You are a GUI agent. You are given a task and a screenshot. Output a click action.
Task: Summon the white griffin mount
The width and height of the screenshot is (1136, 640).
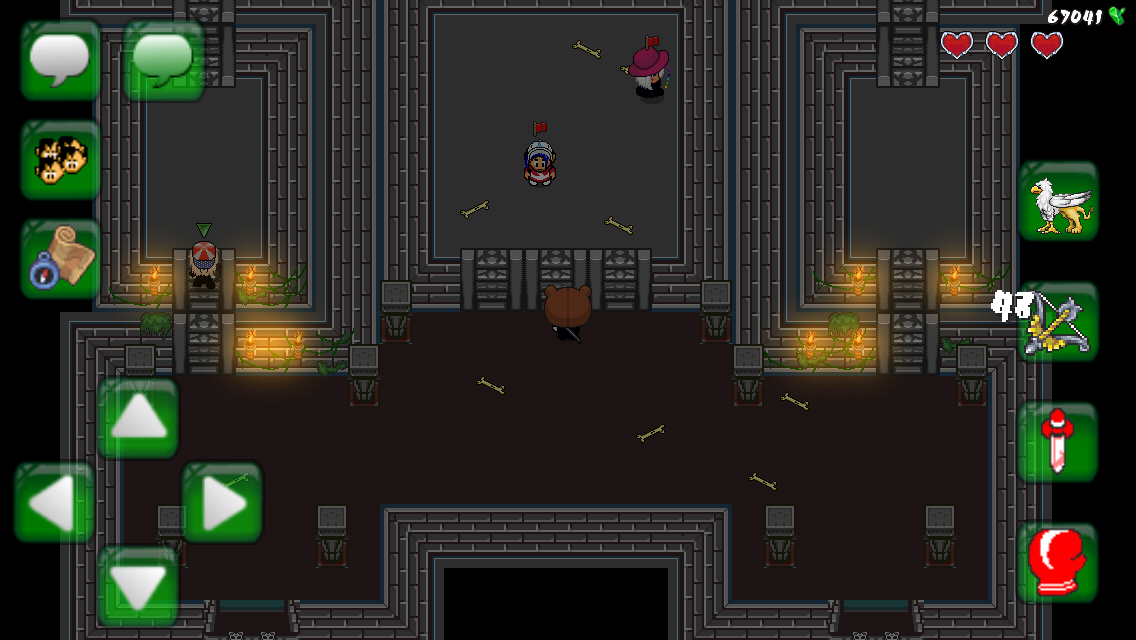1058,201
